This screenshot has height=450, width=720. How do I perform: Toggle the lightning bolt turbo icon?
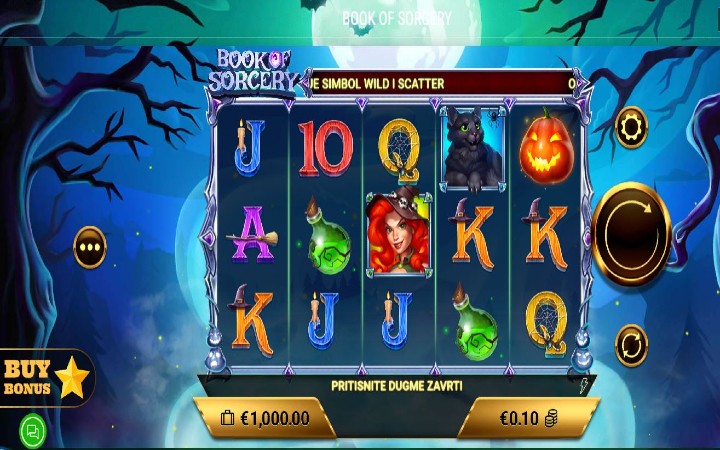(584, 385)
